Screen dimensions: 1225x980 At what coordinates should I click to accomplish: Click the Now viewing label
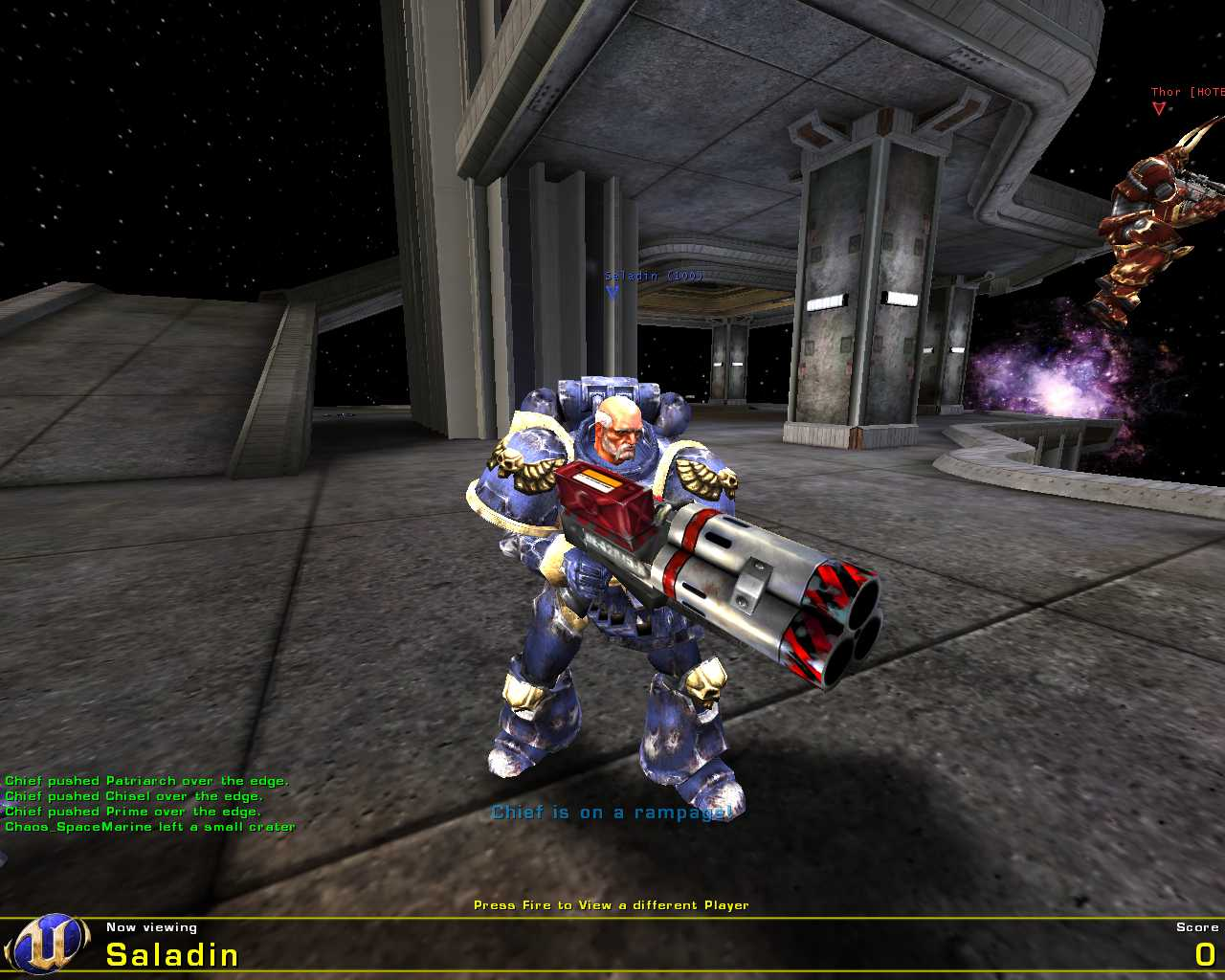(151, 926)
